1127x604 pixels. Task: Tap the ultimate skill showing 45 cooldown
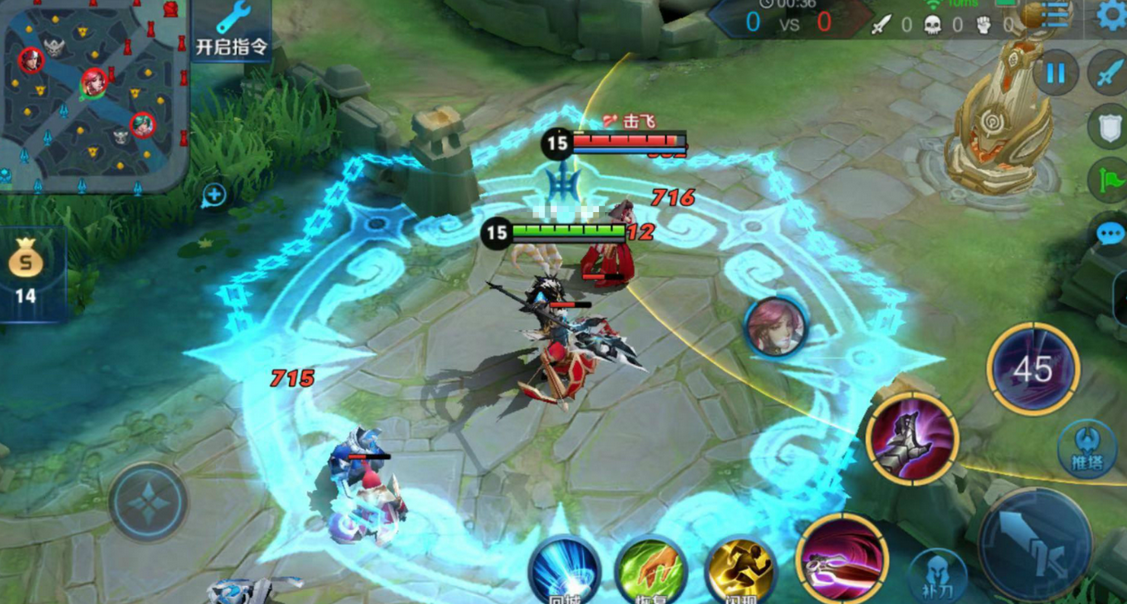pos(1033,369)
